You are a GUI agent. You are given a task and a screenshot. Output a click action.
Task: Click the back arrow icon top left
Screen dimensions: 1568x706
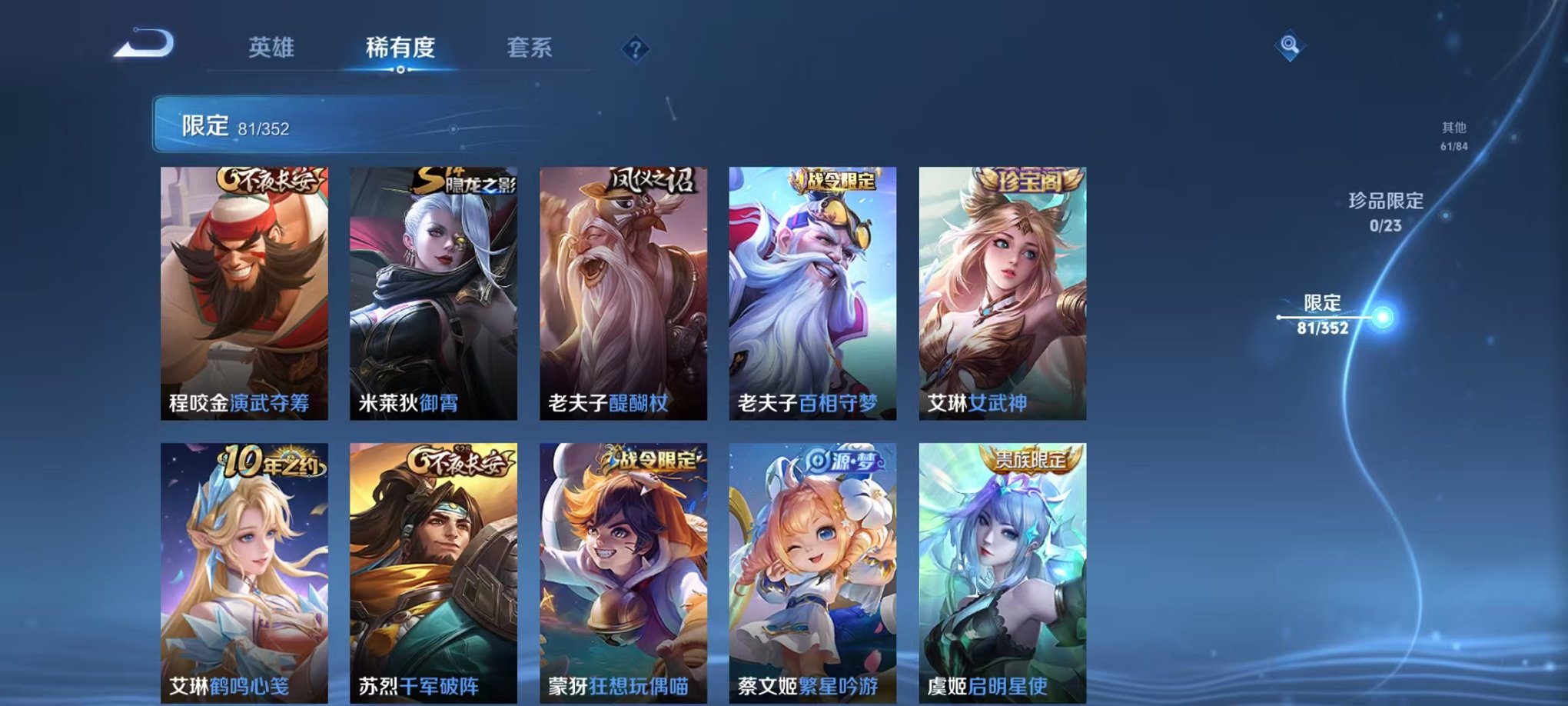[142, 45]
